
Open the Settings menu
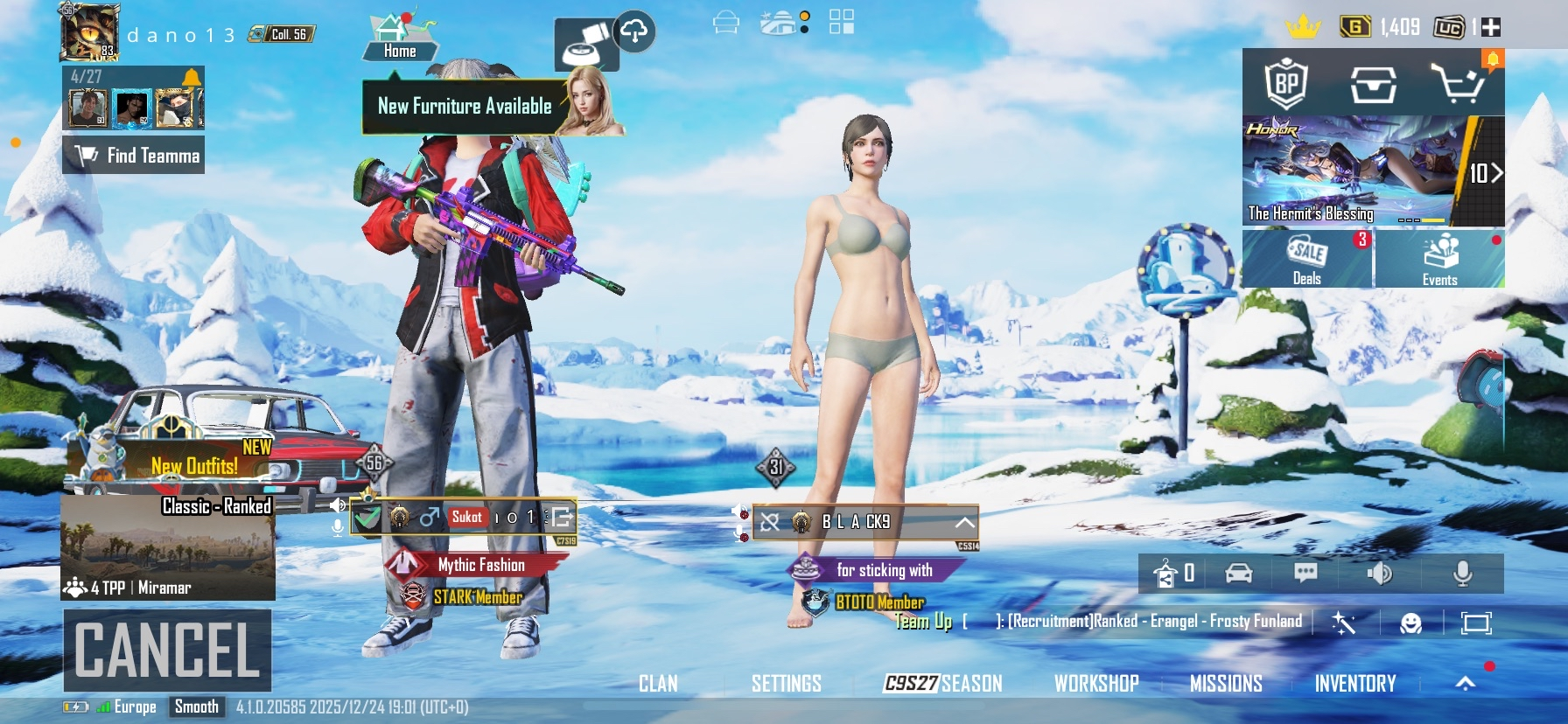(x=786, y=684)
